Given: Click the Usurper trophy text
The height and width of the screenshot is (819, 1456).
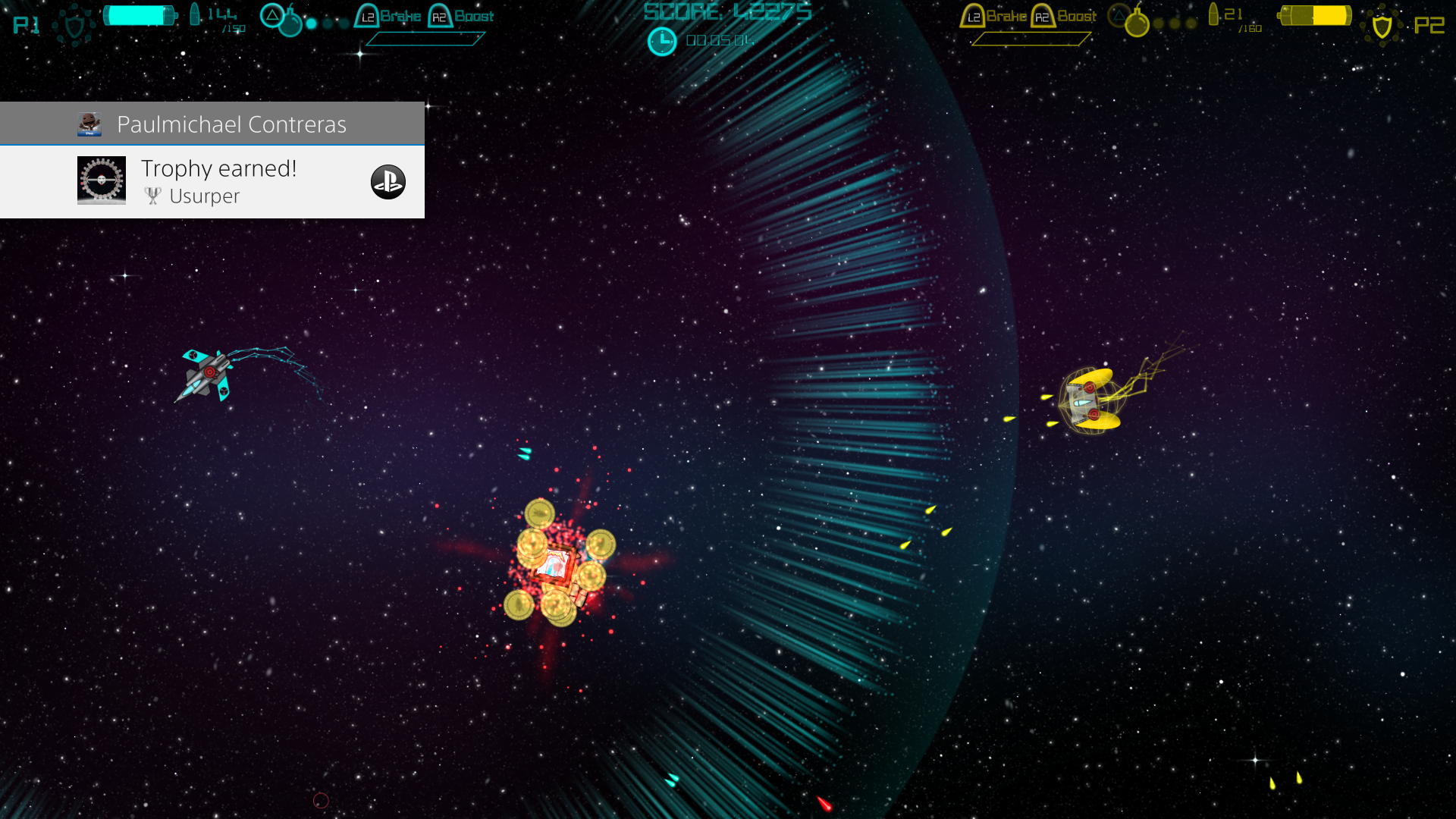Looking at the screenshot, I should [205, 196].
